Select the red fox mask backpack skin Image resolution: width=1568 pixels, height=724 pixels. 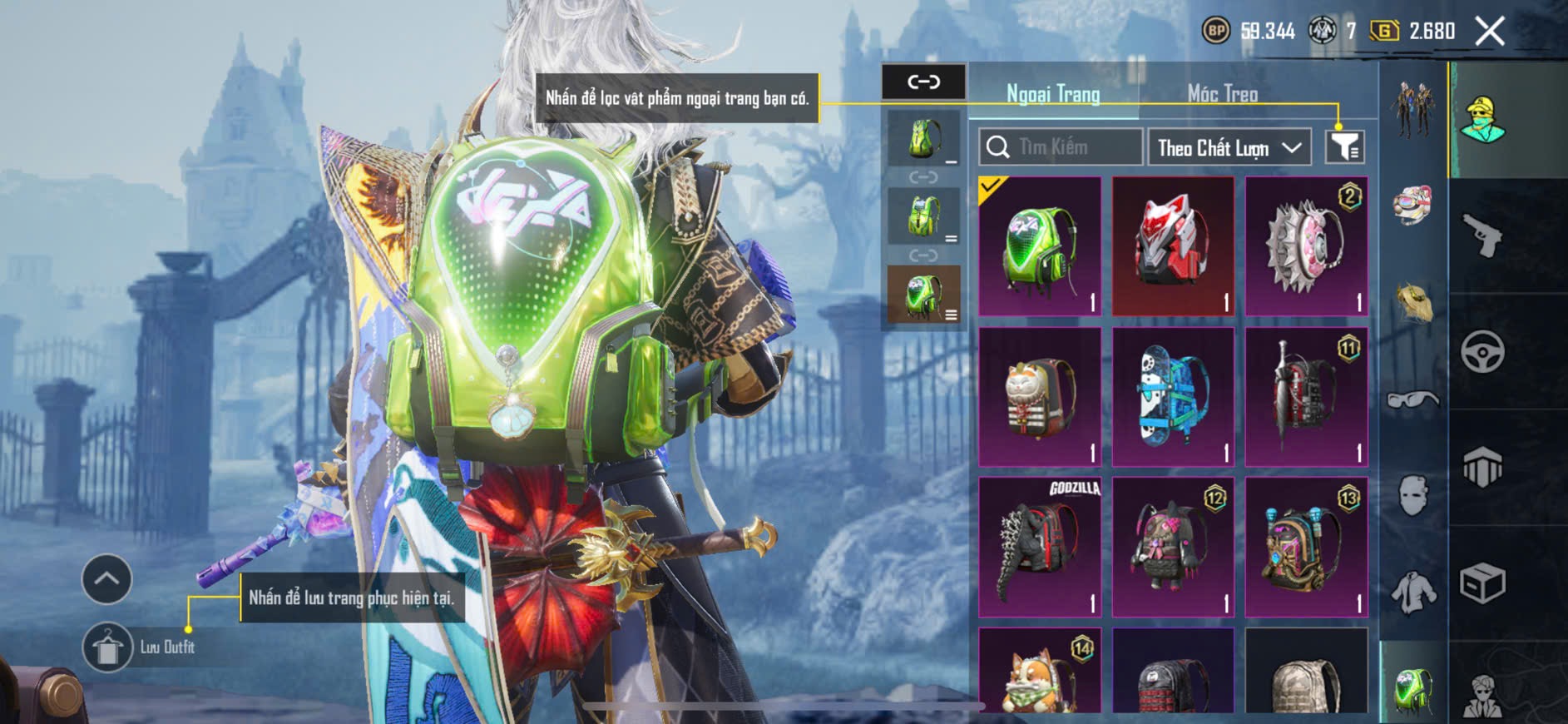[1173, 246]
